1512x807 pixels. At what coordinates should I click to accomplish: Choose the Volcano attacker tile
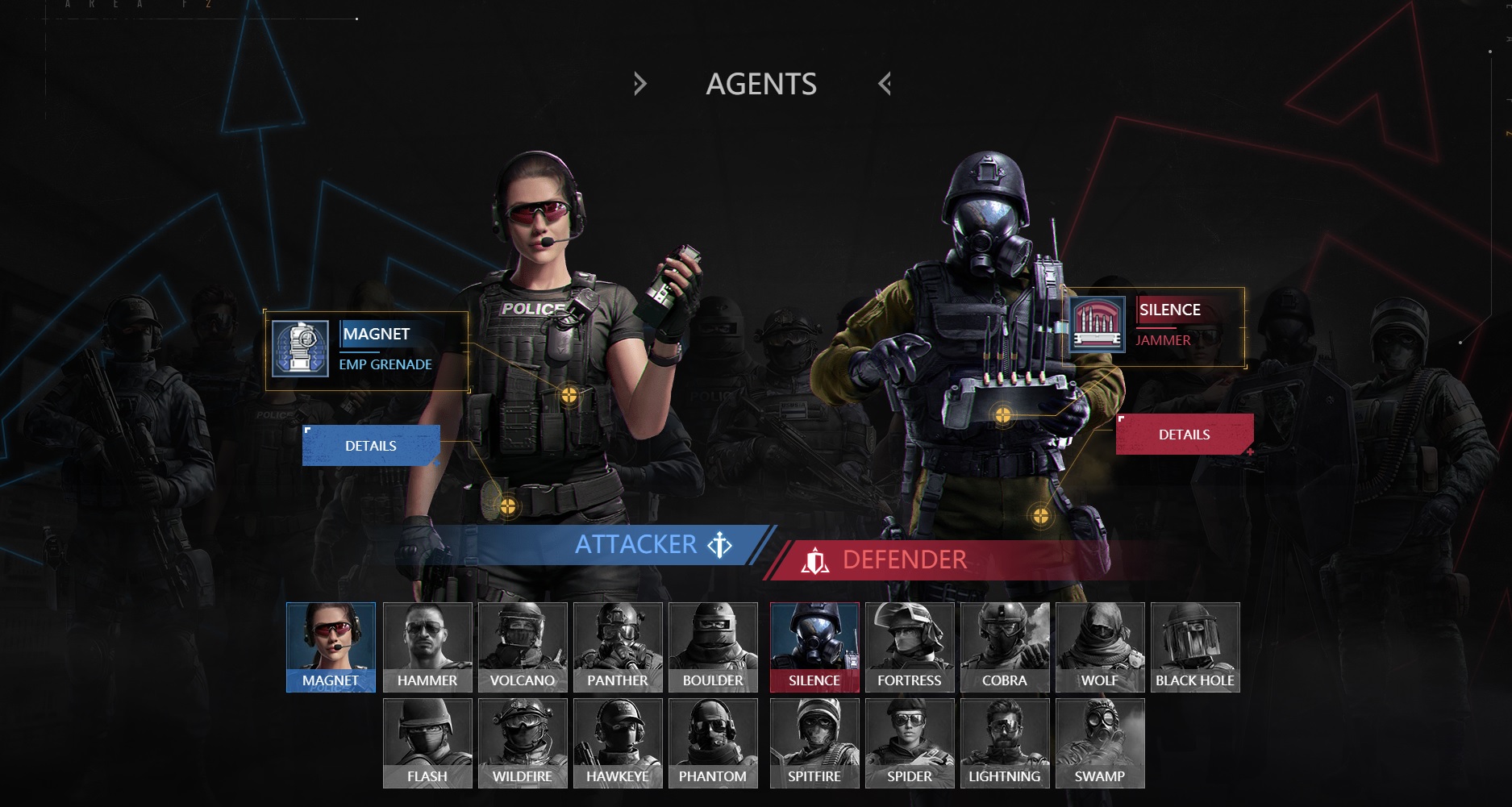[523, 647]
